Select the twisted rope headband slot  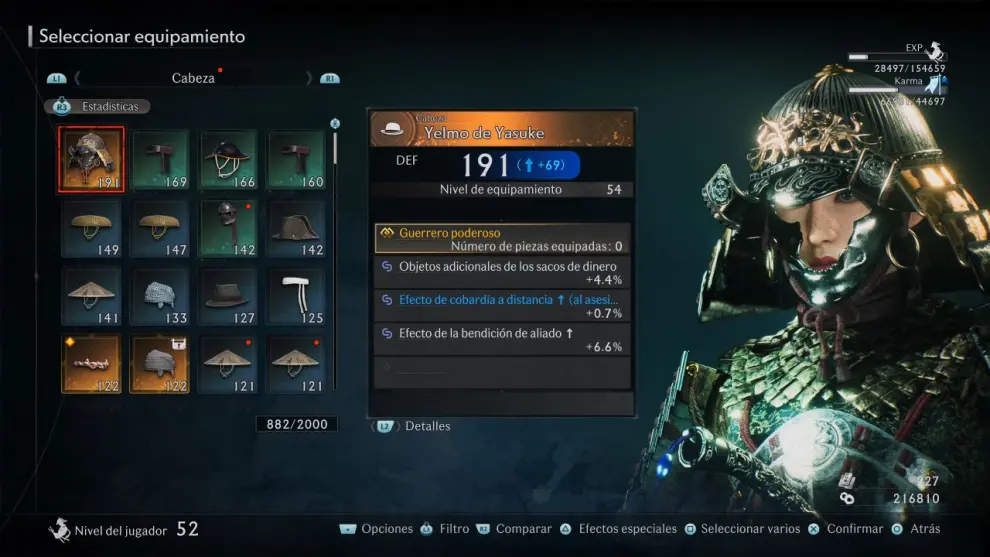point(91,364)
